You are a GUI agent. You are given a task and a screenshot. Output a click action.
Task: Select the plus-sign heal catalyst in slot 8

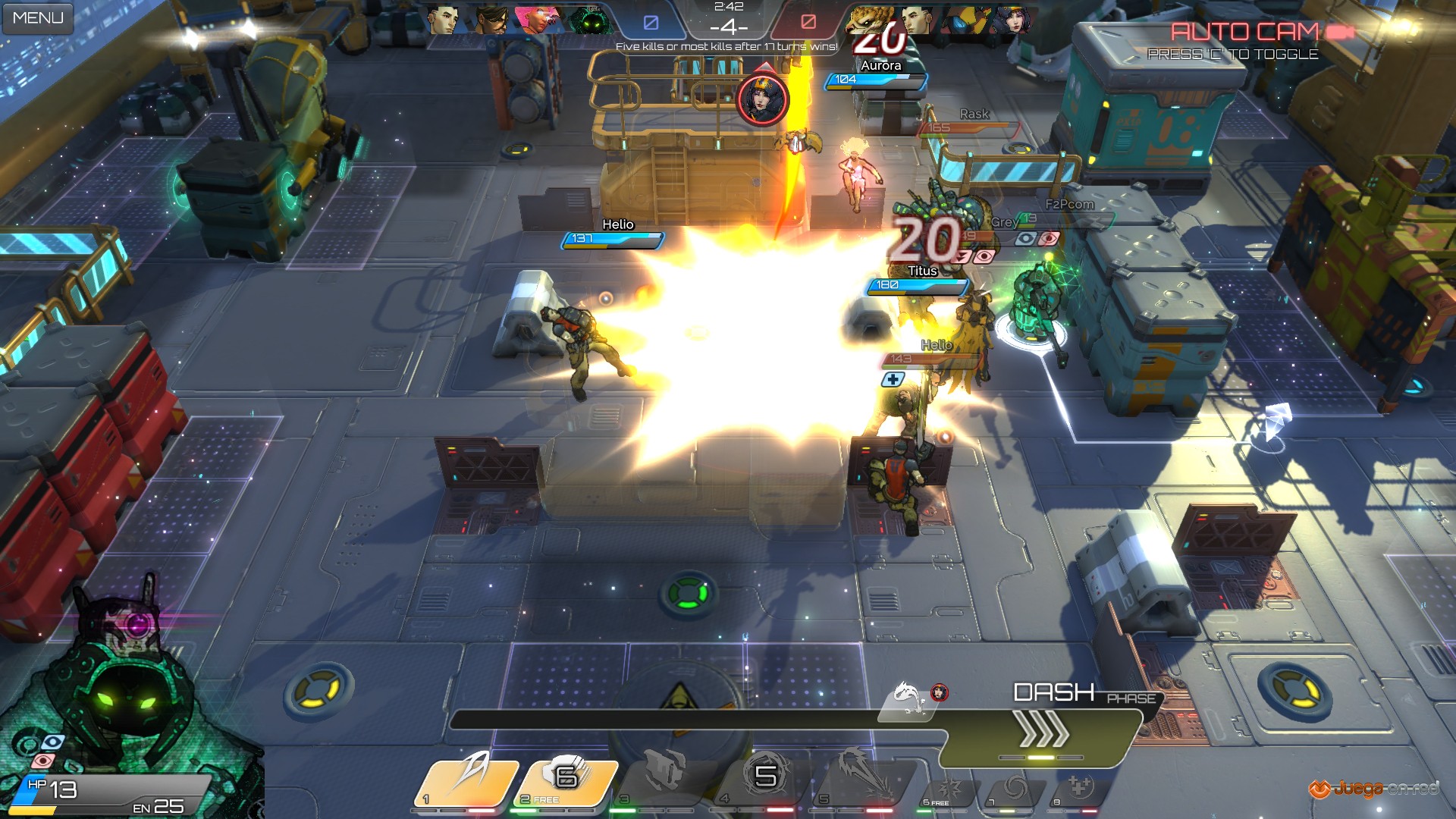(x=1079, y=788)
